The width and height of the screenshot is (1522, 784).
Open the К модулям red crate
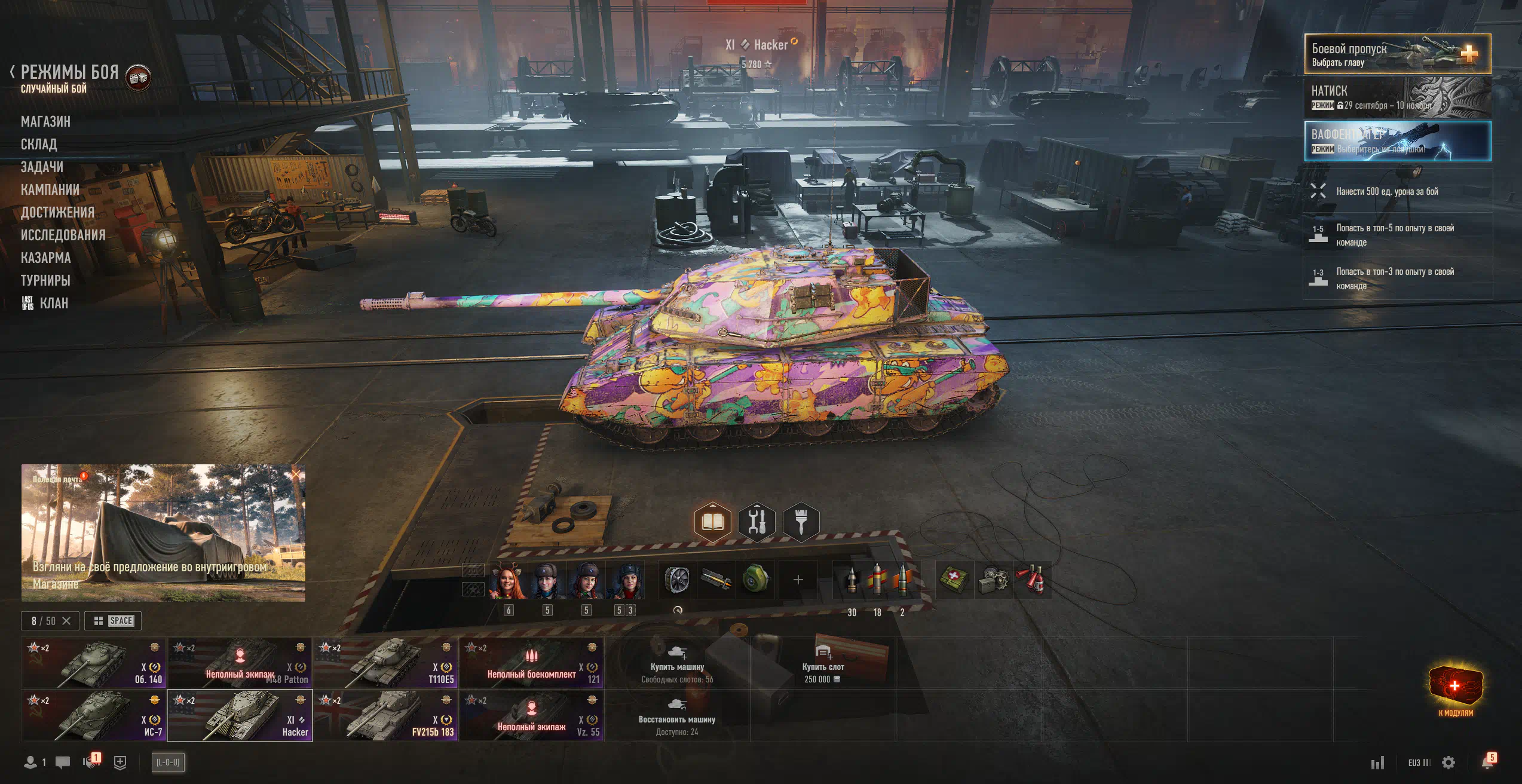point(1455,688)
